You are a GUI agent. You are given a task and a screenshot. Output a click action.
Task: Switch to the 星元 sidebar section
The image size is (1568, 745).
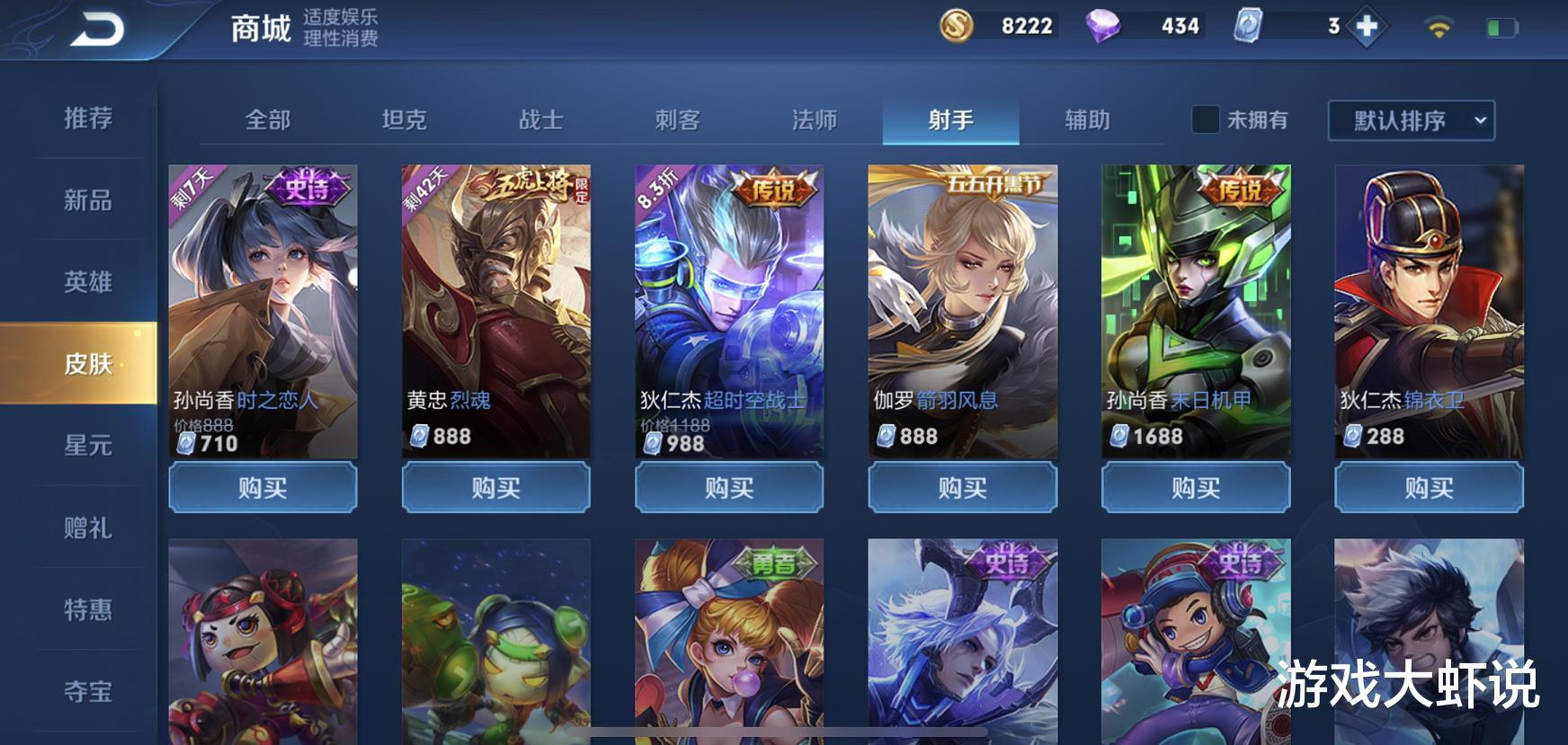pyautogui.click(x=90, y=447)
